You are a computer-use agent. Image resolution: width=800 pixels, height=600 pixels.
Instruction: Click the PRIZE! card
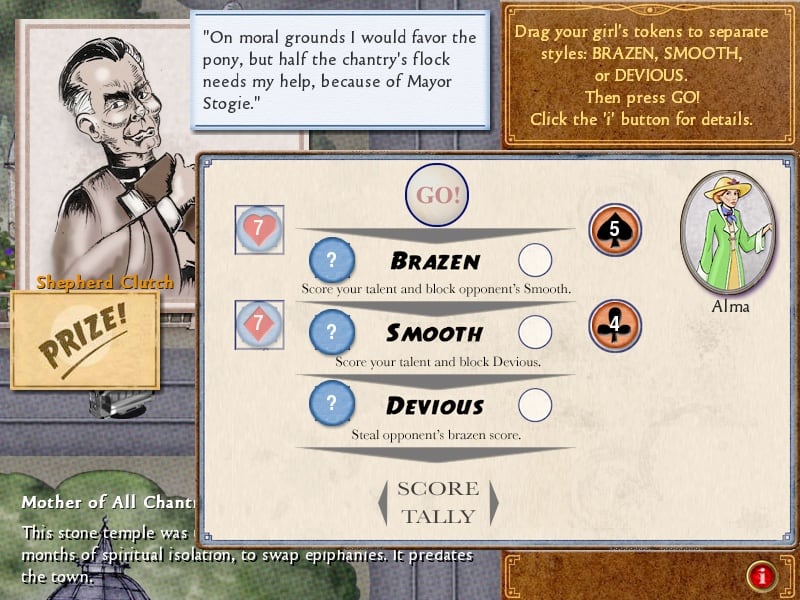tap(84, 340)
